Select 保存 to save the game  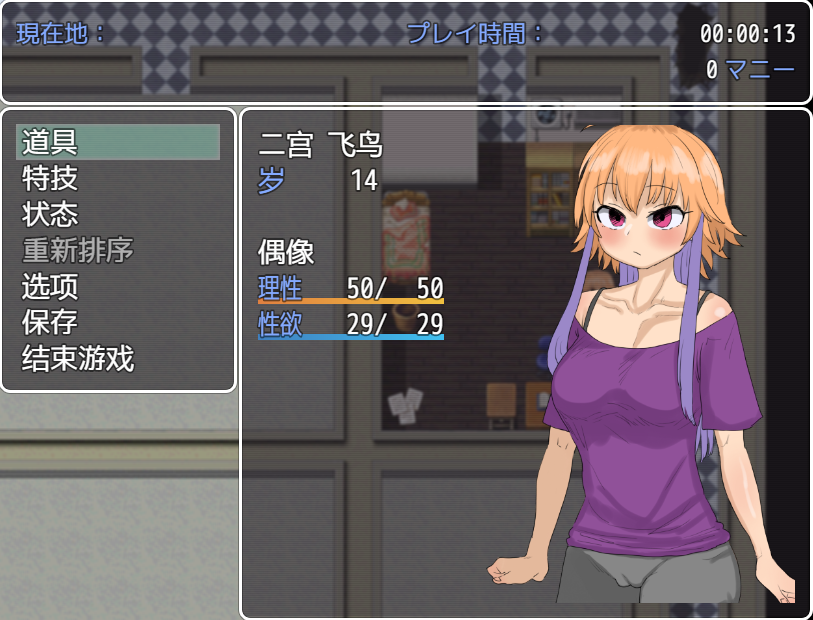[x=50, y=322]
